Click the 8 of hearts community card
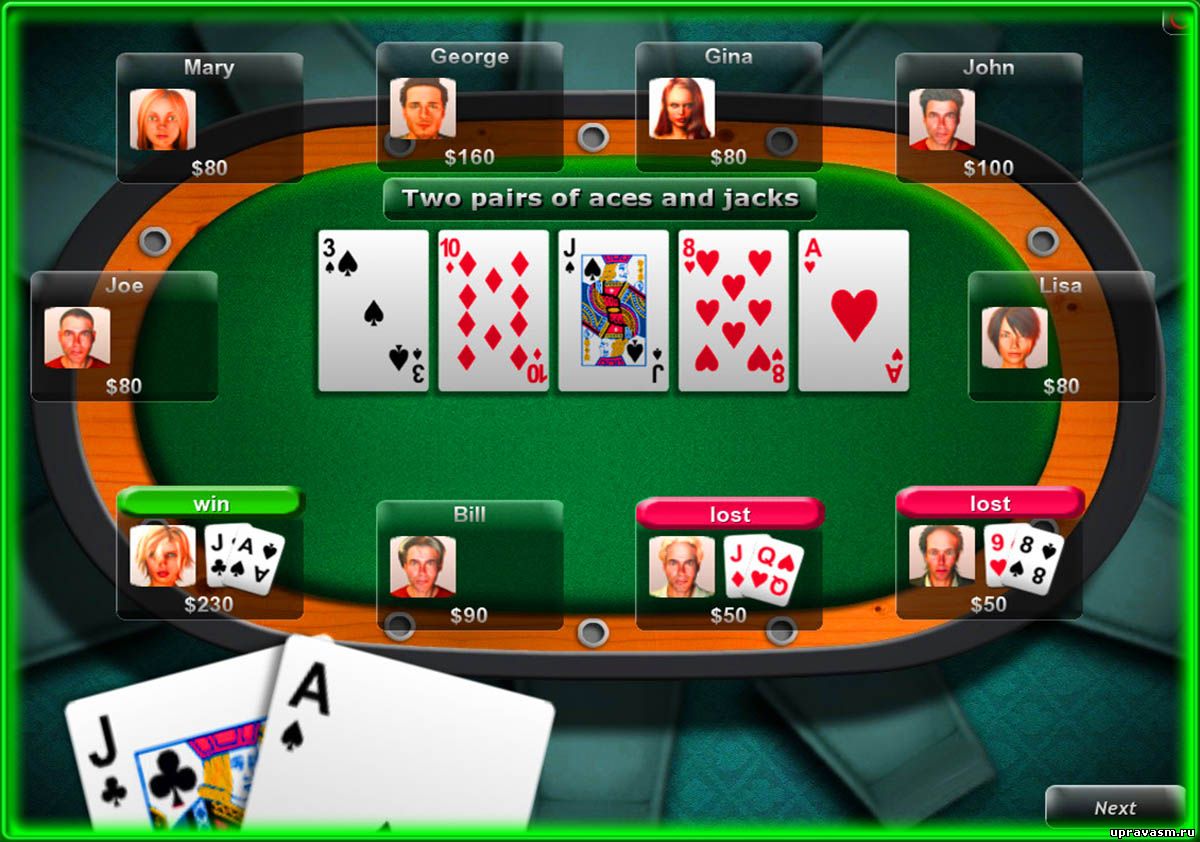1200x842 pixels. 733,310
